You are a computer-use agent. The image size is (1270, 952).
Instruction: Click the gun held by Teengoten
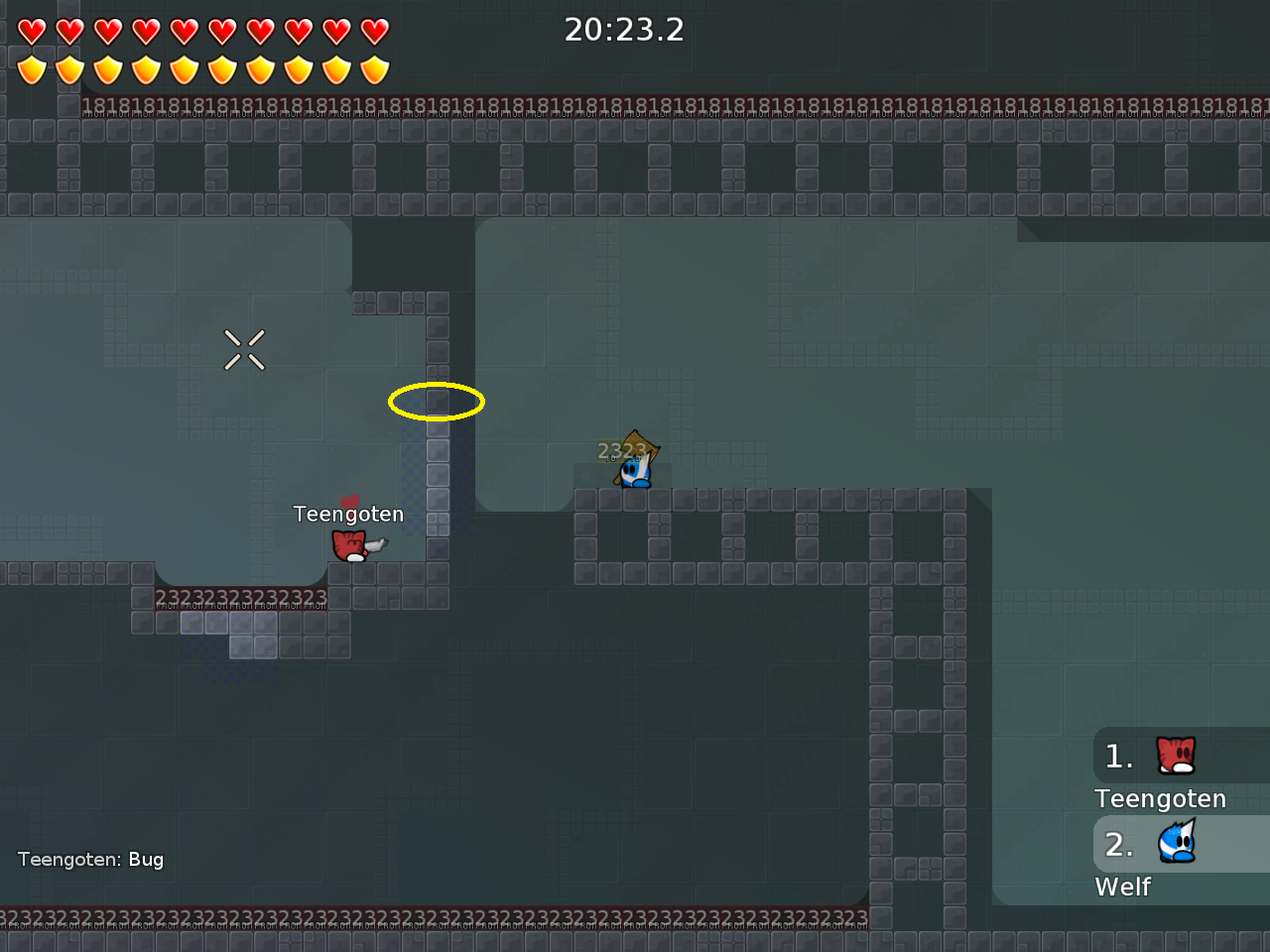coord(377,544)
